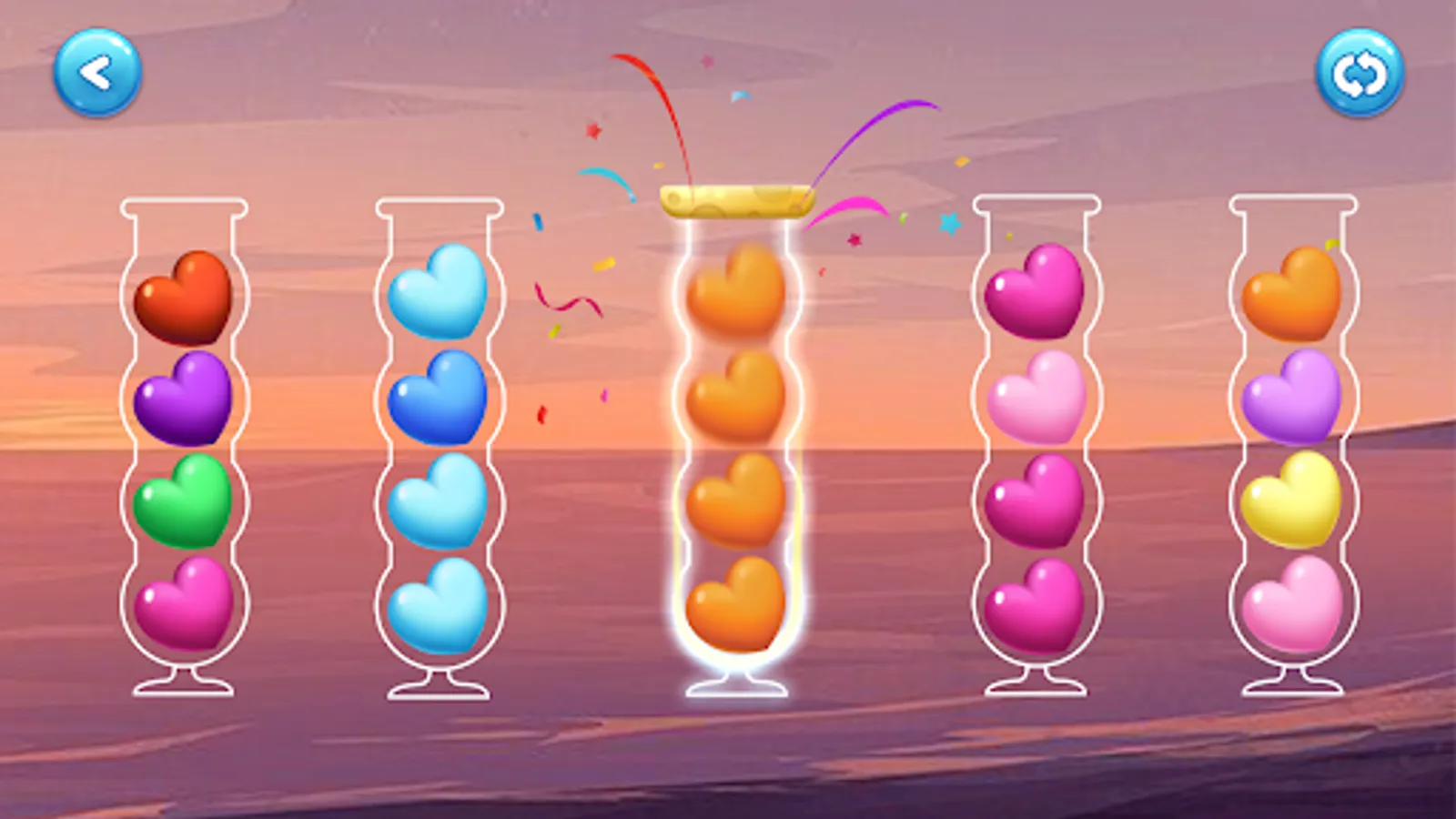This screenshot has width=1456, height=819.
Task: Tap the restart level icon
Action: coord(1357,73)
